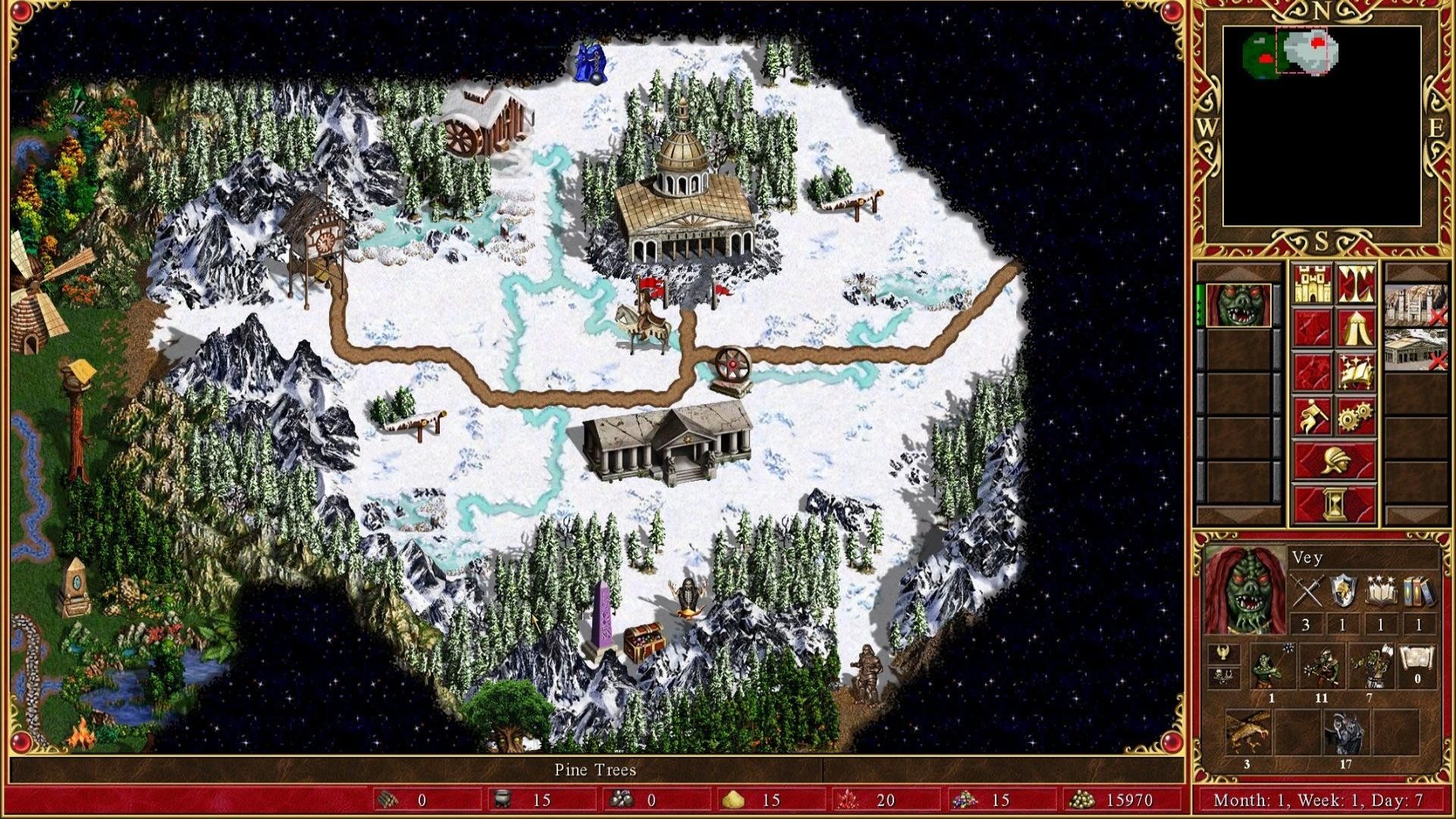Screen dimensions: 1456x819
Task: Select the stack of 17 gargoyles
Action: pos(1345,733)
